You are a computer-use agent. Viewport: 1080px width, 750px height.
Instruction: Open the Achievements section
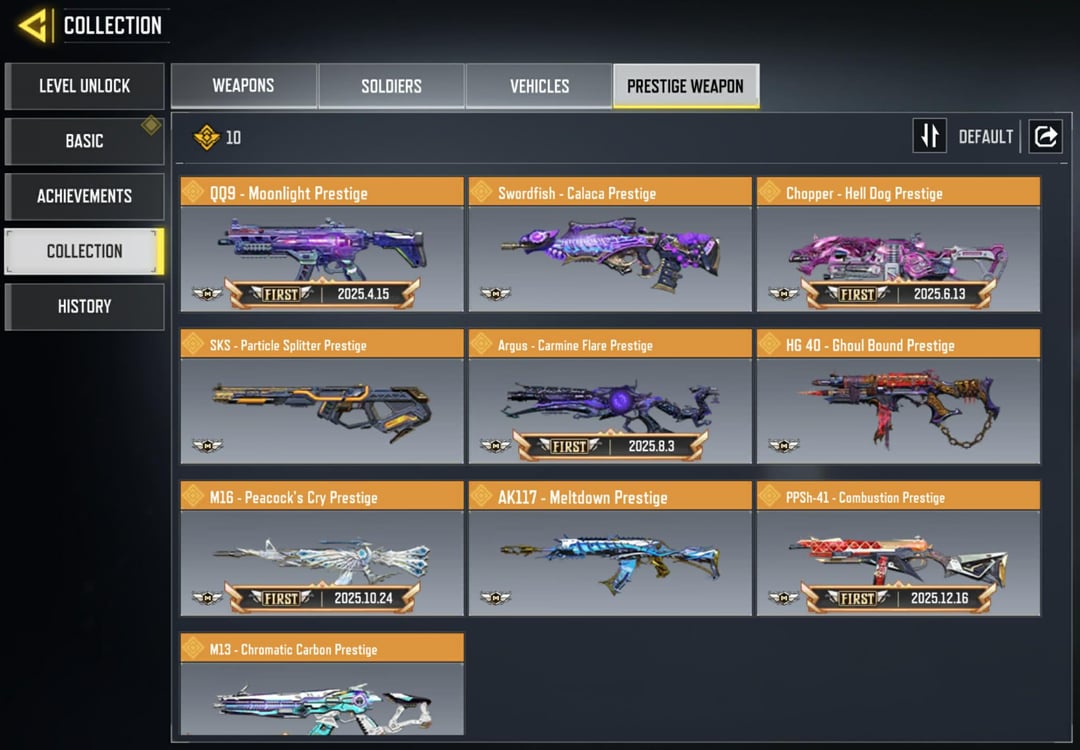[84, 196]
